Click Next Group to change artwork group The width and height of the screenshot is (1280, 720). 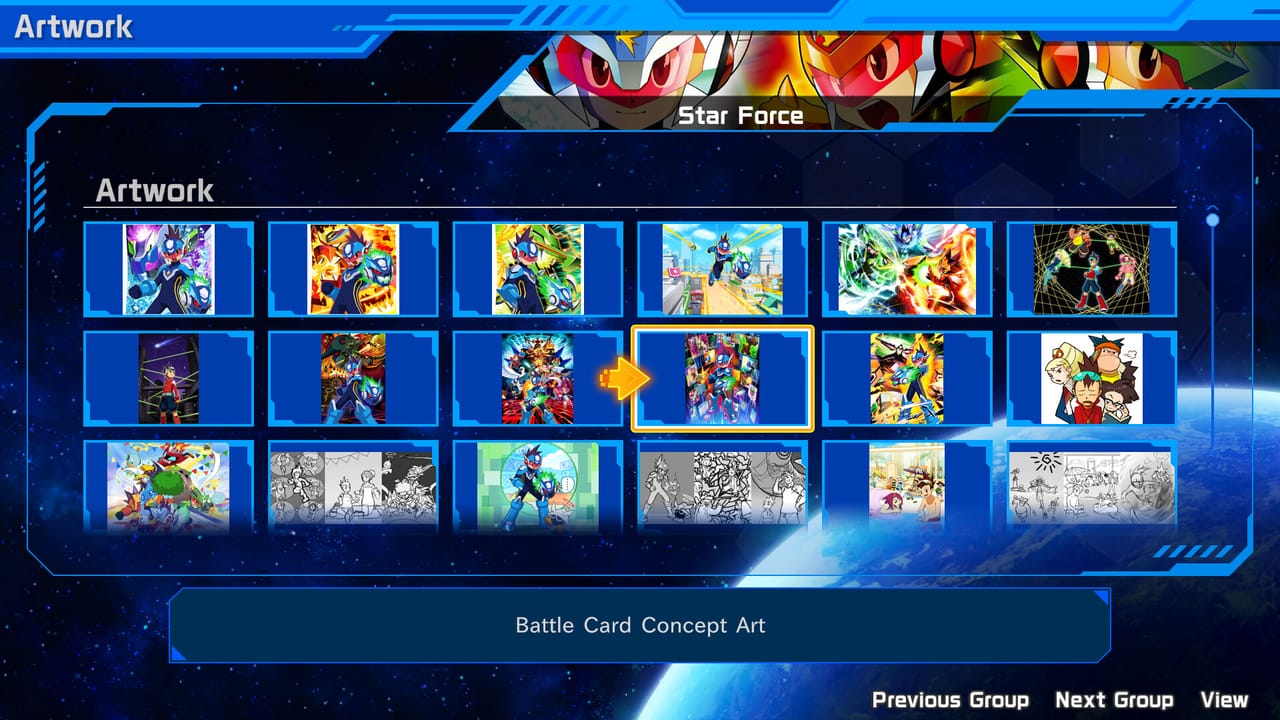(x=1113, y=699)
